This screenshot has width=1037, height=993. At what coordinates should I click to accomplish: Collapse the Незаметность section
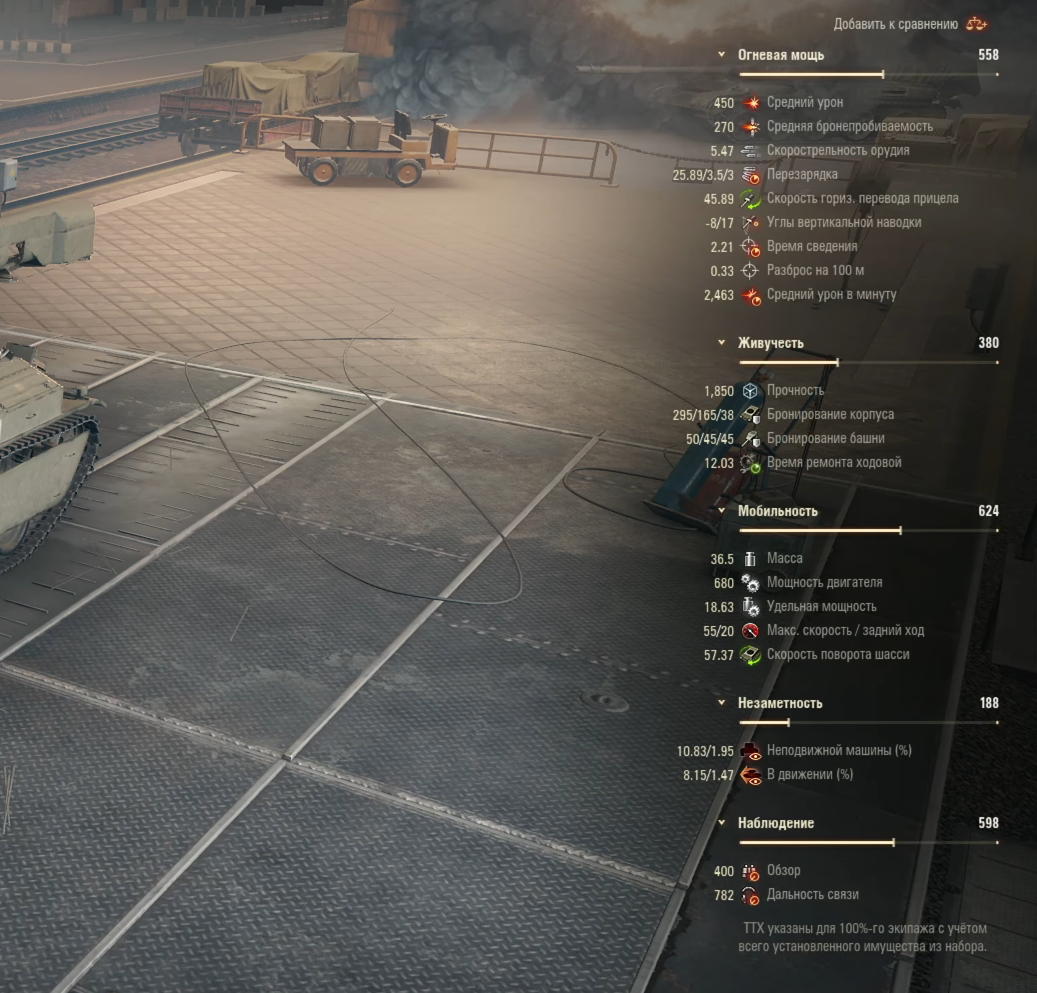(722, 703)
